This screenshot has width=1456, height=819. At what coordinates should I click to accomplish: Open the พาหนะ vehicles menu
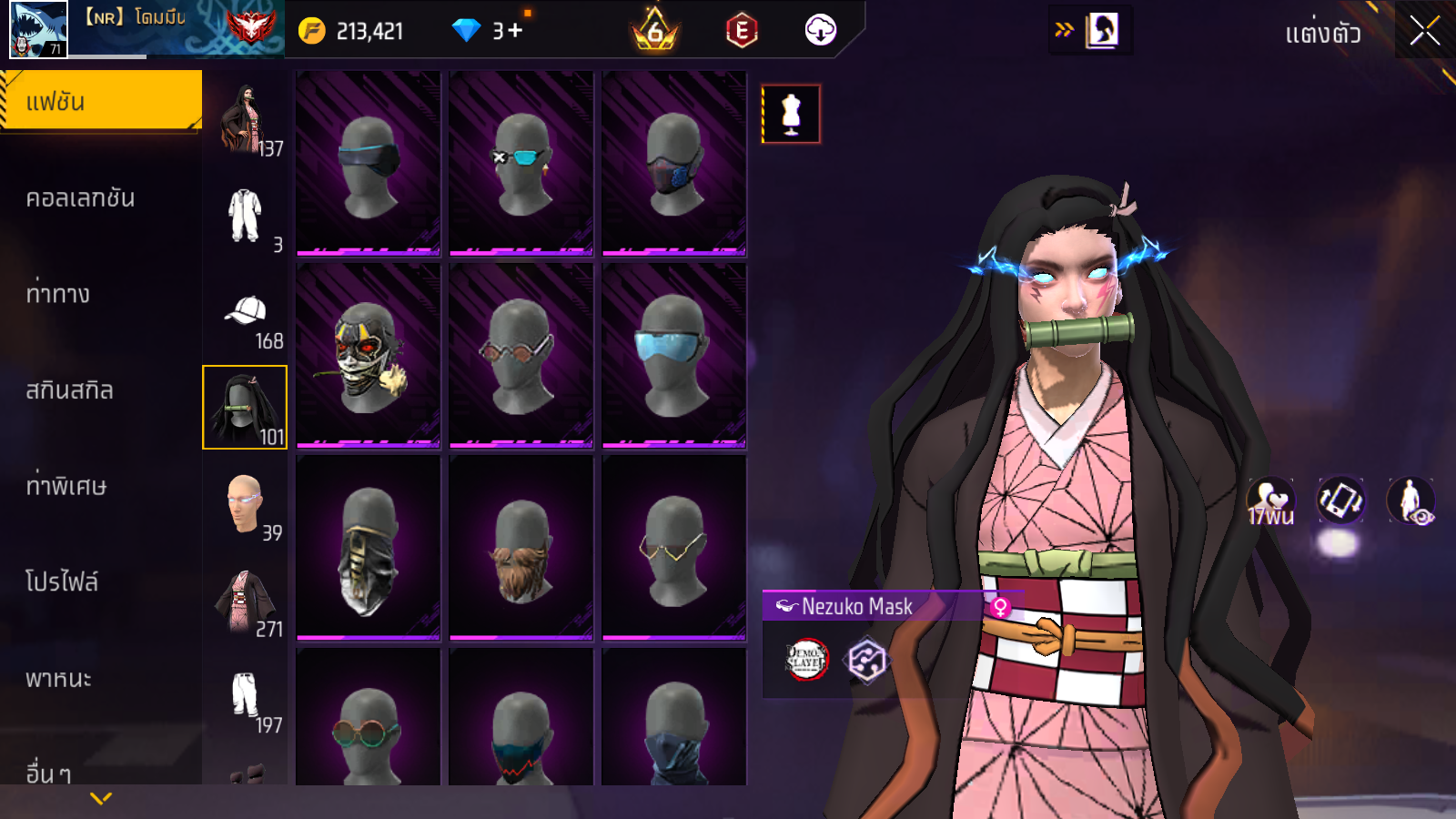59,679
